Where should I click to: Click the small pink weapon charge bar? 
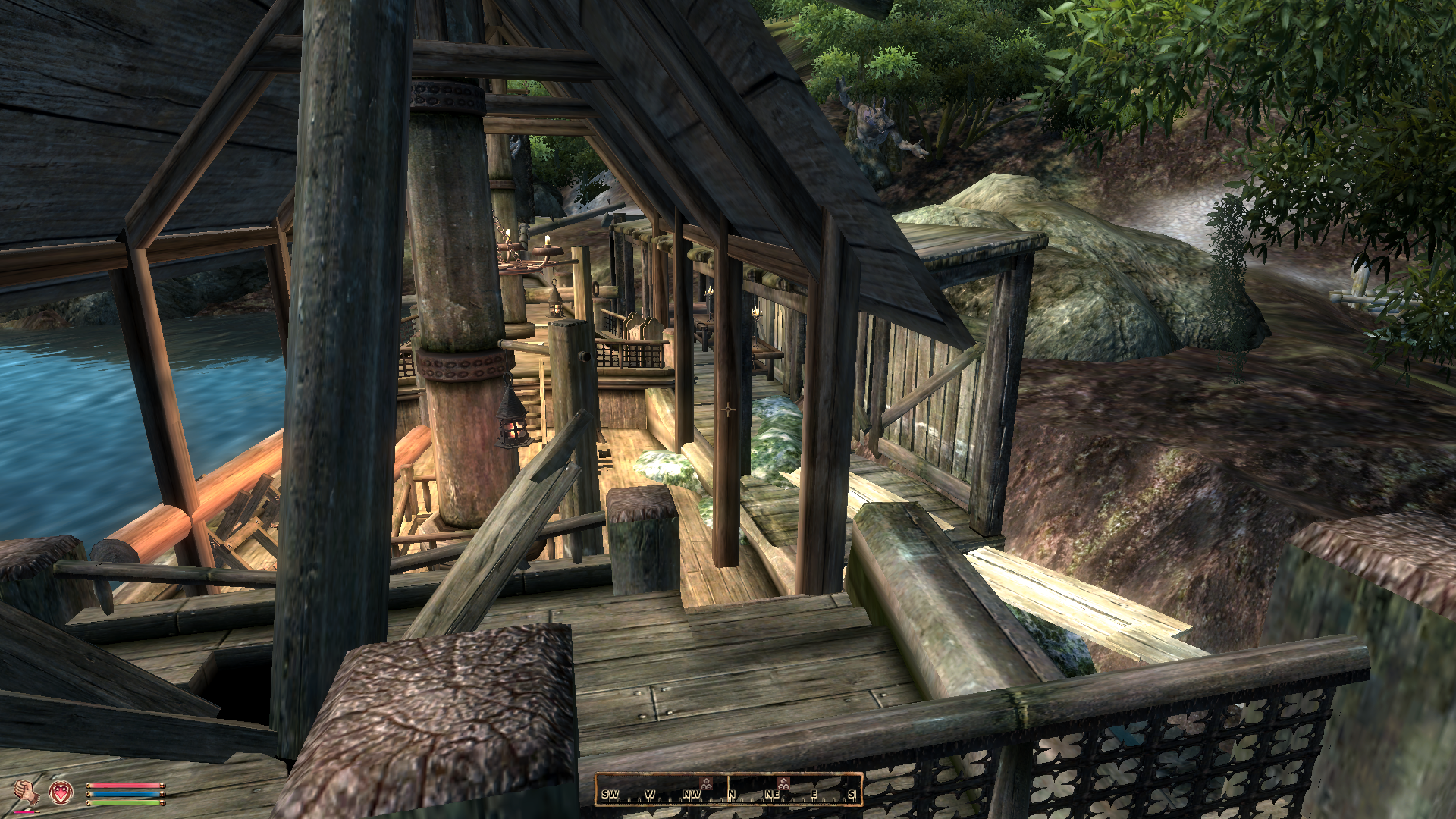(x=25, y=811)
